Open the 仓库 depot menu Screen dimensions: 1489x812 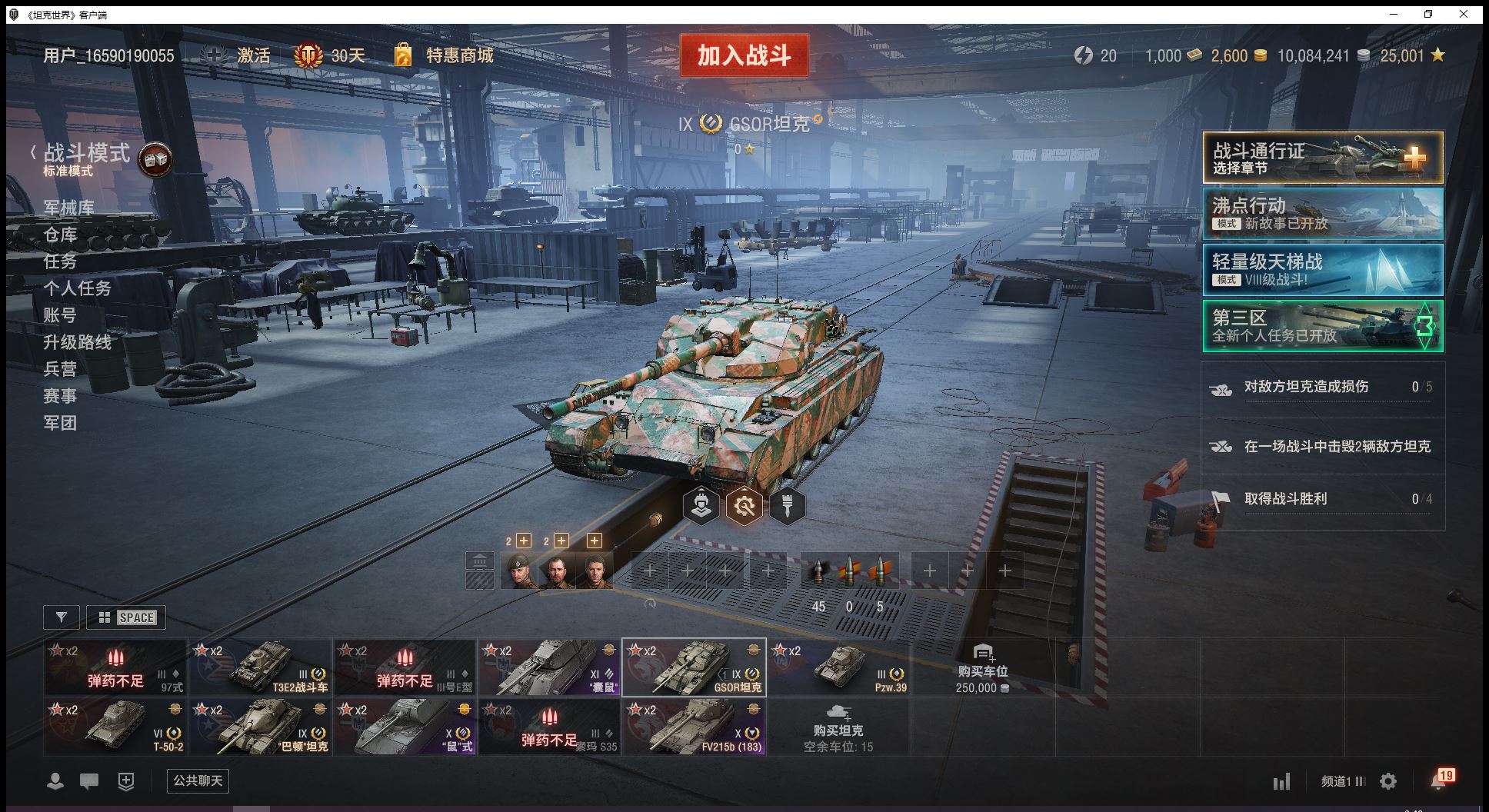pos(60,235)
